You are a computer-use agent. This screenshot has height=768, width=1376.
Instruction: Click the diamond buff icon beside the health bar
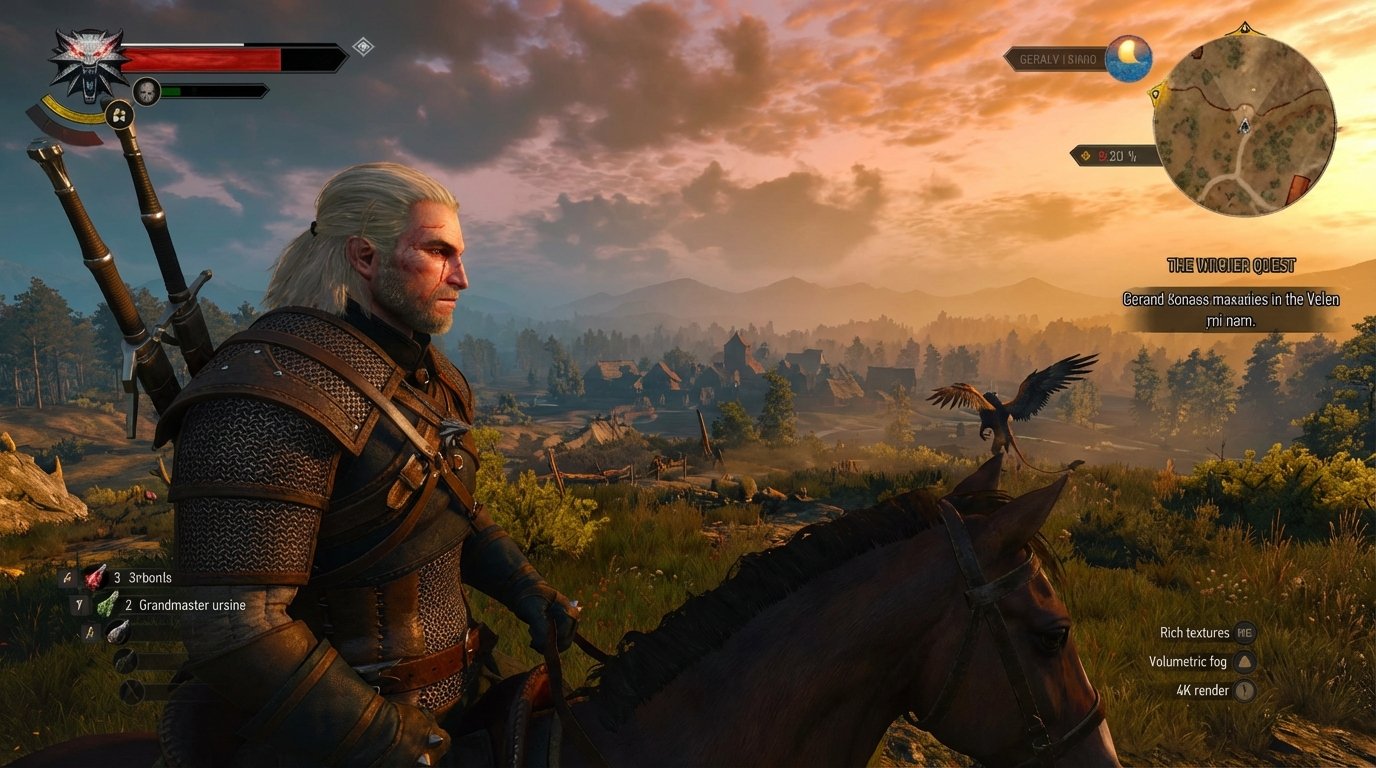tap(363, 46)
